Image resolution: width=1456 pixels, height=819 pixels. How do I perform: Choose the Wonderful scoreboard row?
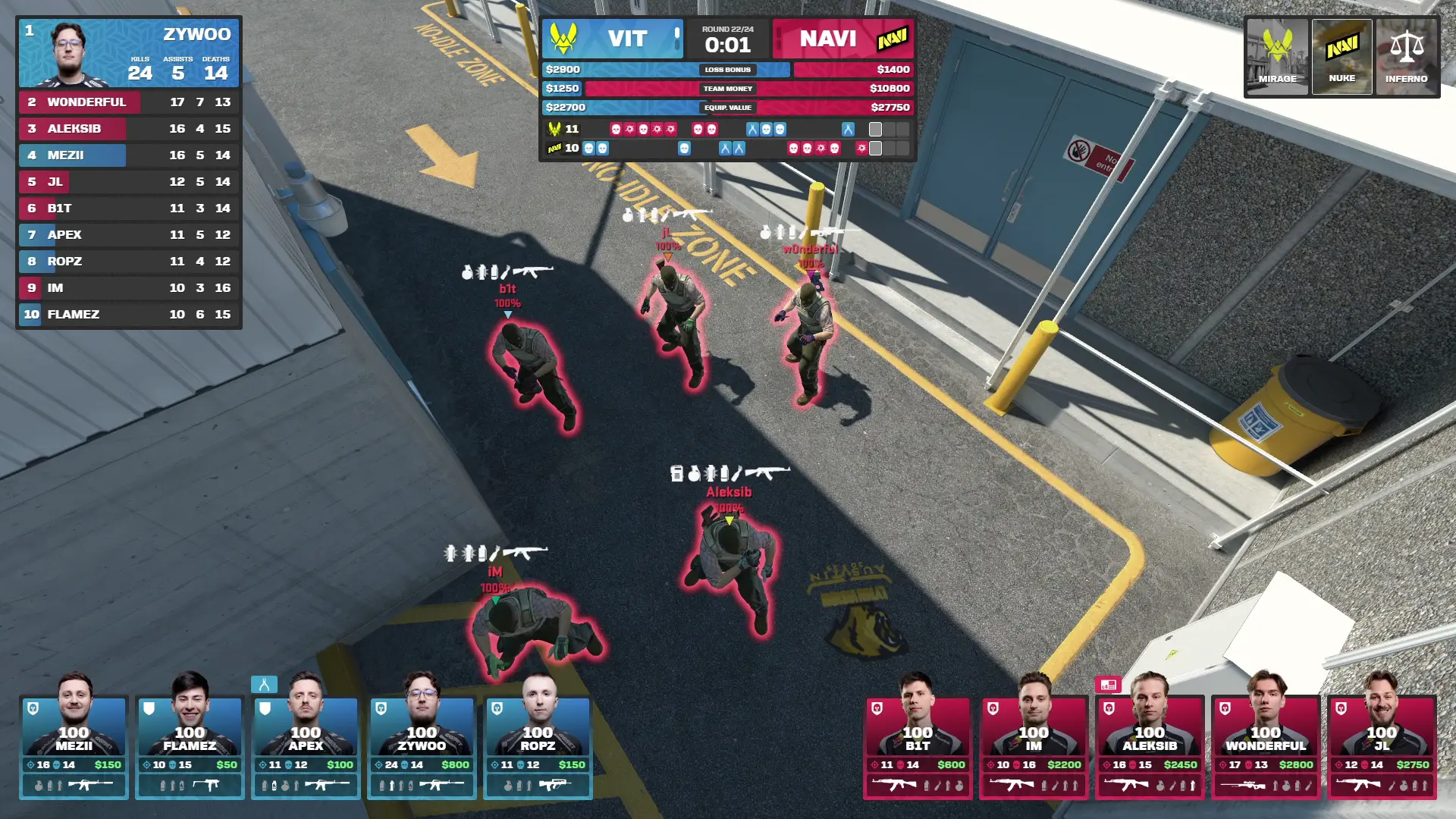[x=129, y=102]
